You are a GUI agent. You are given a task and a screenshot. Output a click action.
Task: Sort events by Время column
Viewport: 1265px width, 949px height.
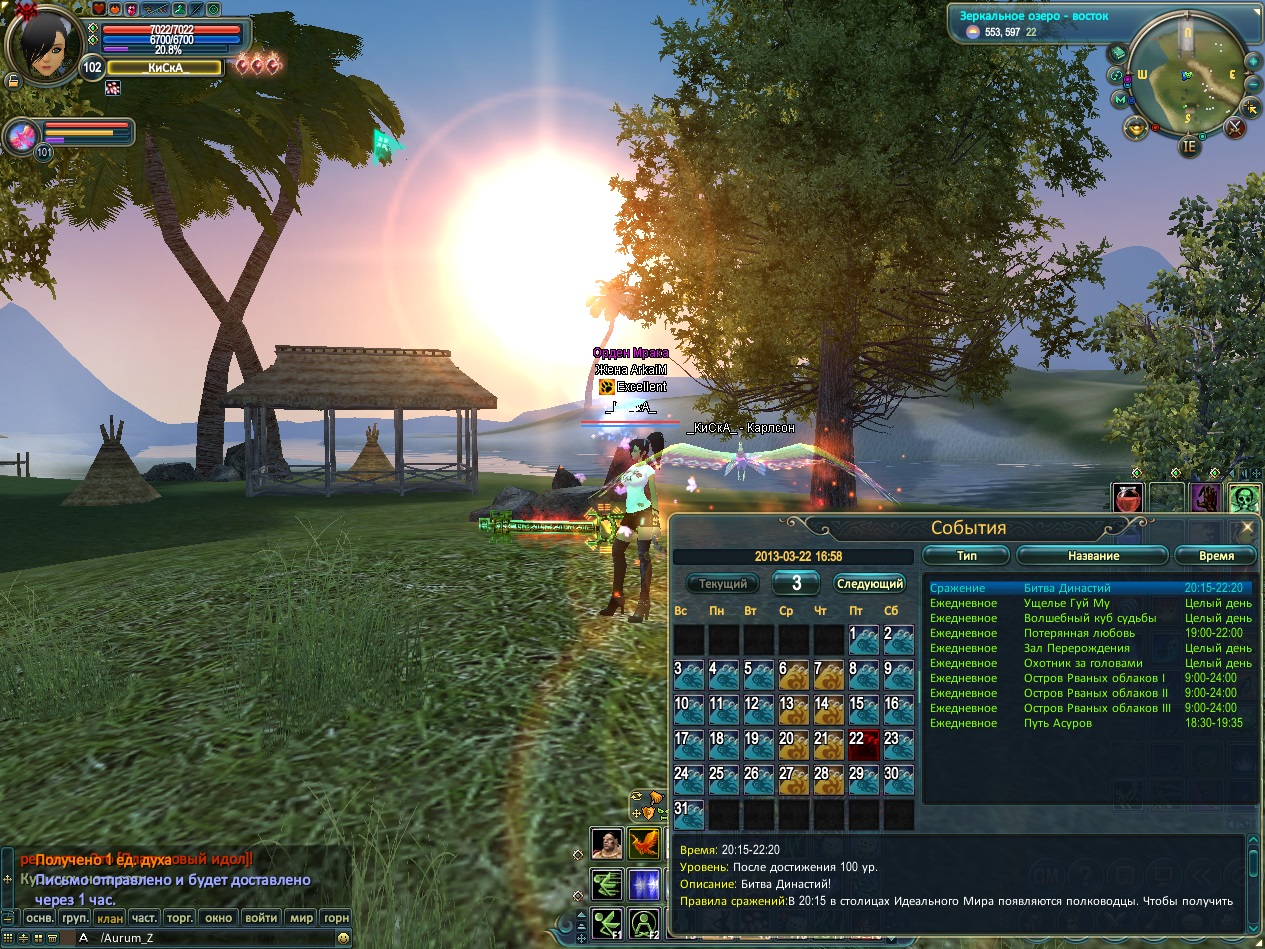click(1216, 555)
